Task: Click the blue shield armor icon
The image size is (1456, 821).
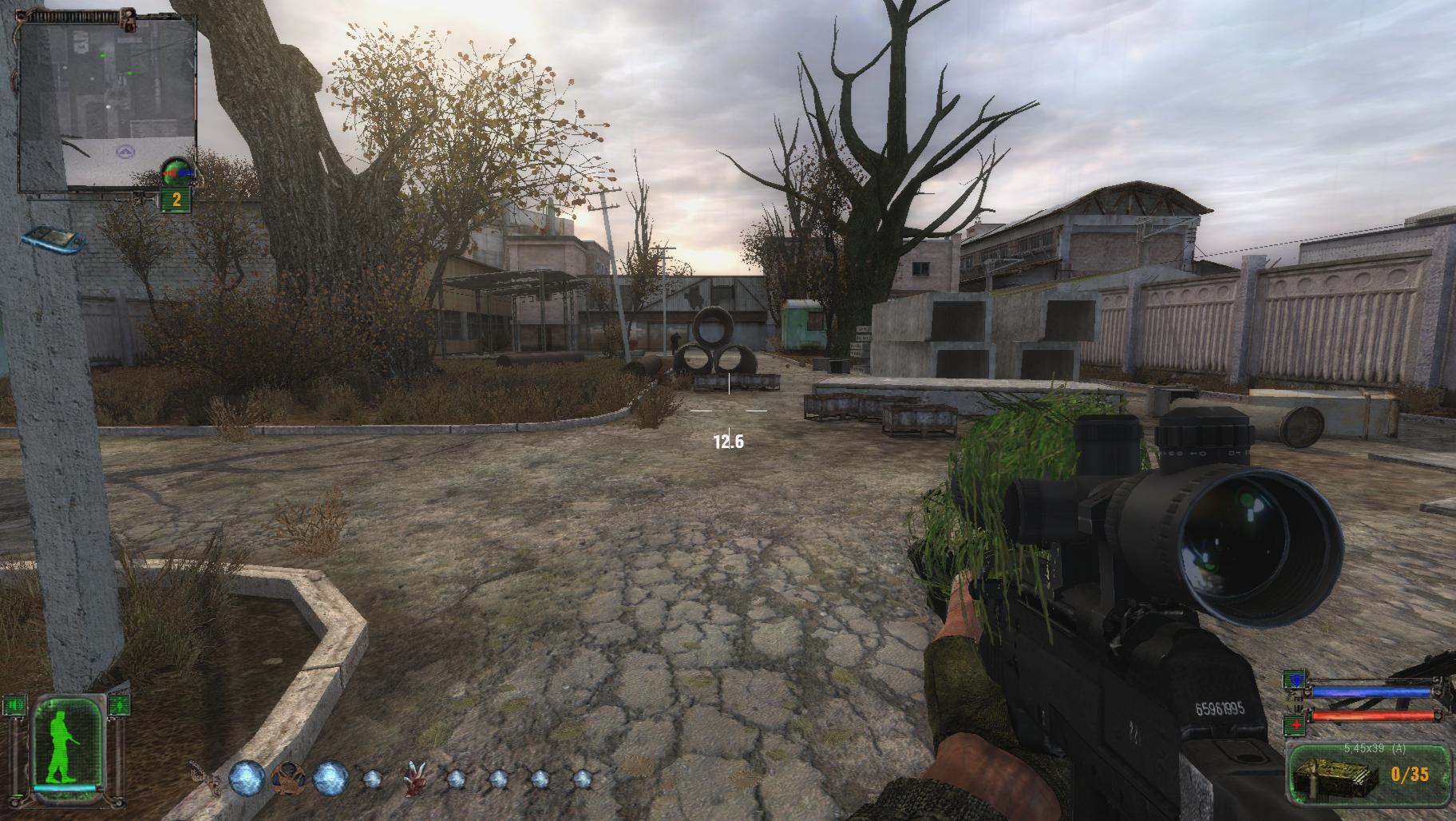Action: tap(1294, 681)
